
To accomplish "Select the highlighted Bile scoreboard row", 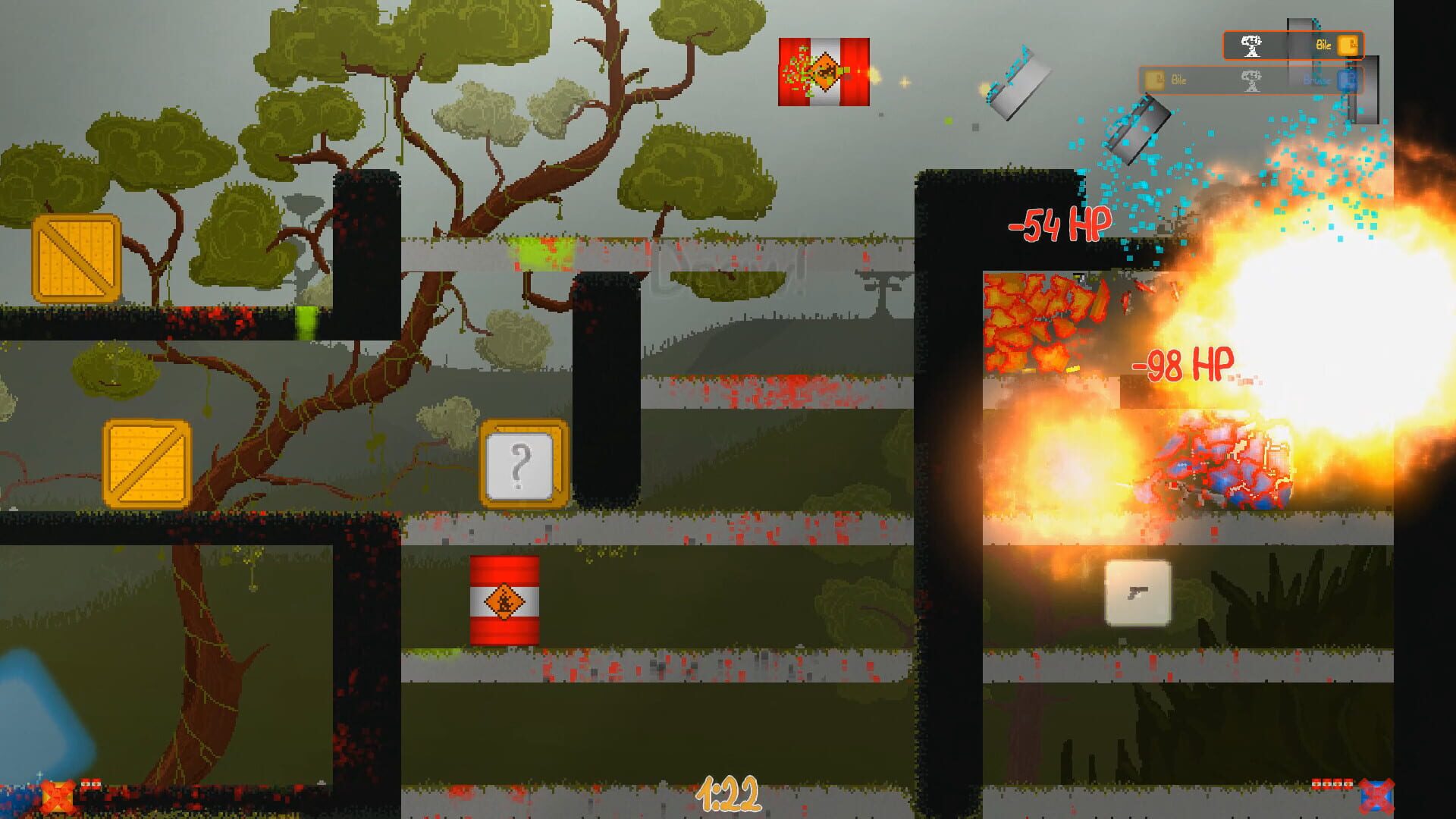I will pos(1294,45).
